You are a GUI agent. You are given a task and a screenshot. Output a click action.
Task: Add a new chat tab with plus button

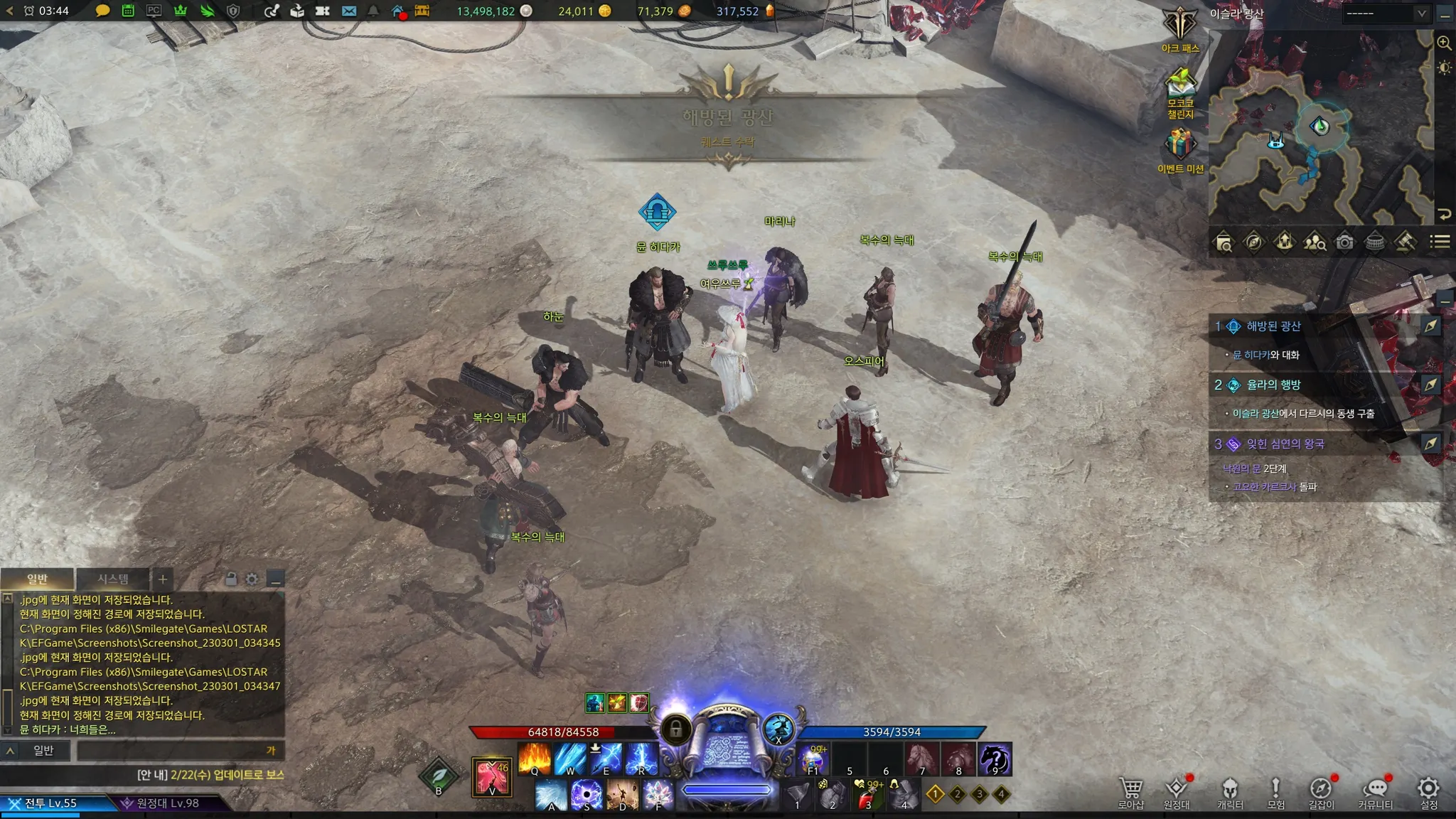click(x=163, y=579)
